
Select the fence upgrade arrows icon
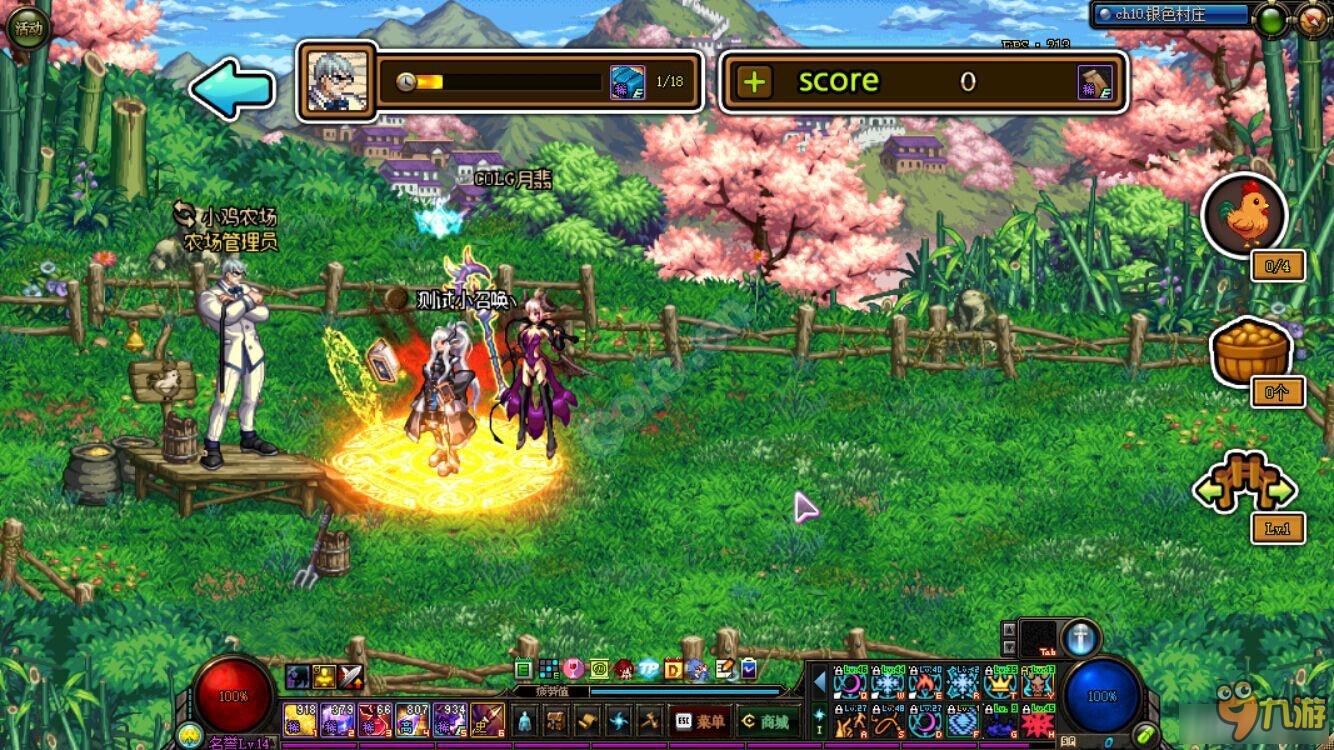point(1245,487)
